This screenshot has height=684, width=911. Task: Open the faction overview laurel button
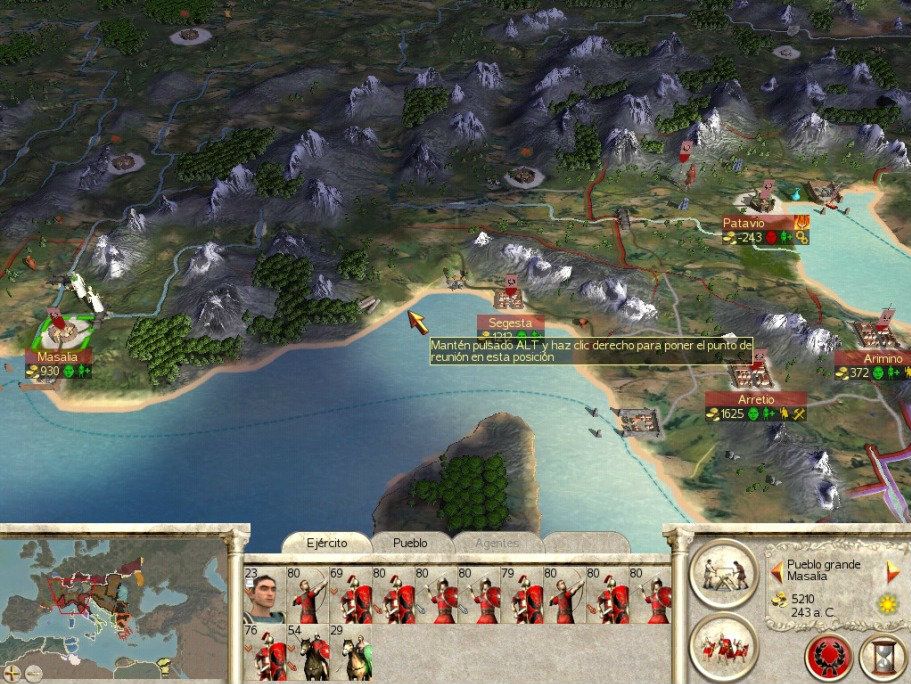829,656
